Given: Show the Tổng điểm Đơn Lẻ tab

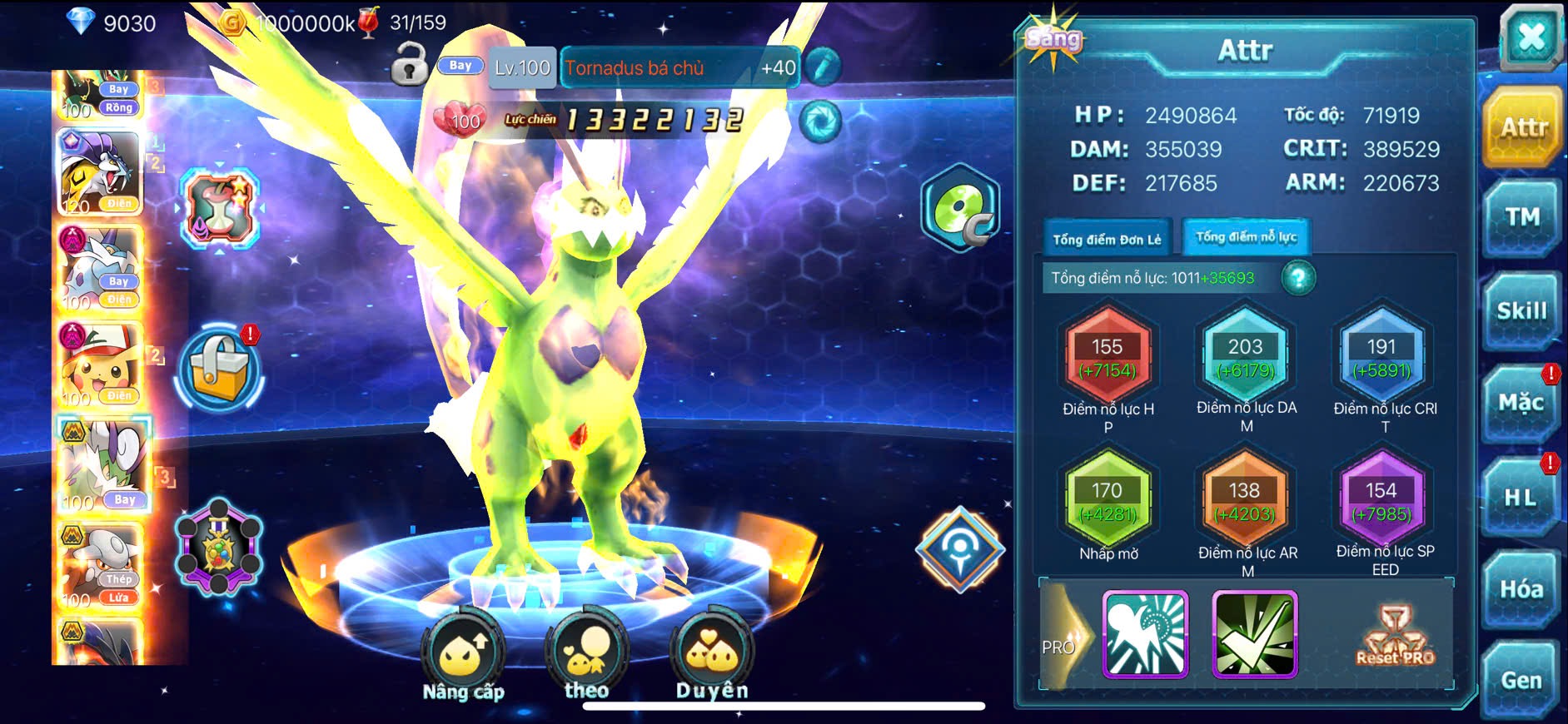Looking at the screenshot, I should point(1107,240).
